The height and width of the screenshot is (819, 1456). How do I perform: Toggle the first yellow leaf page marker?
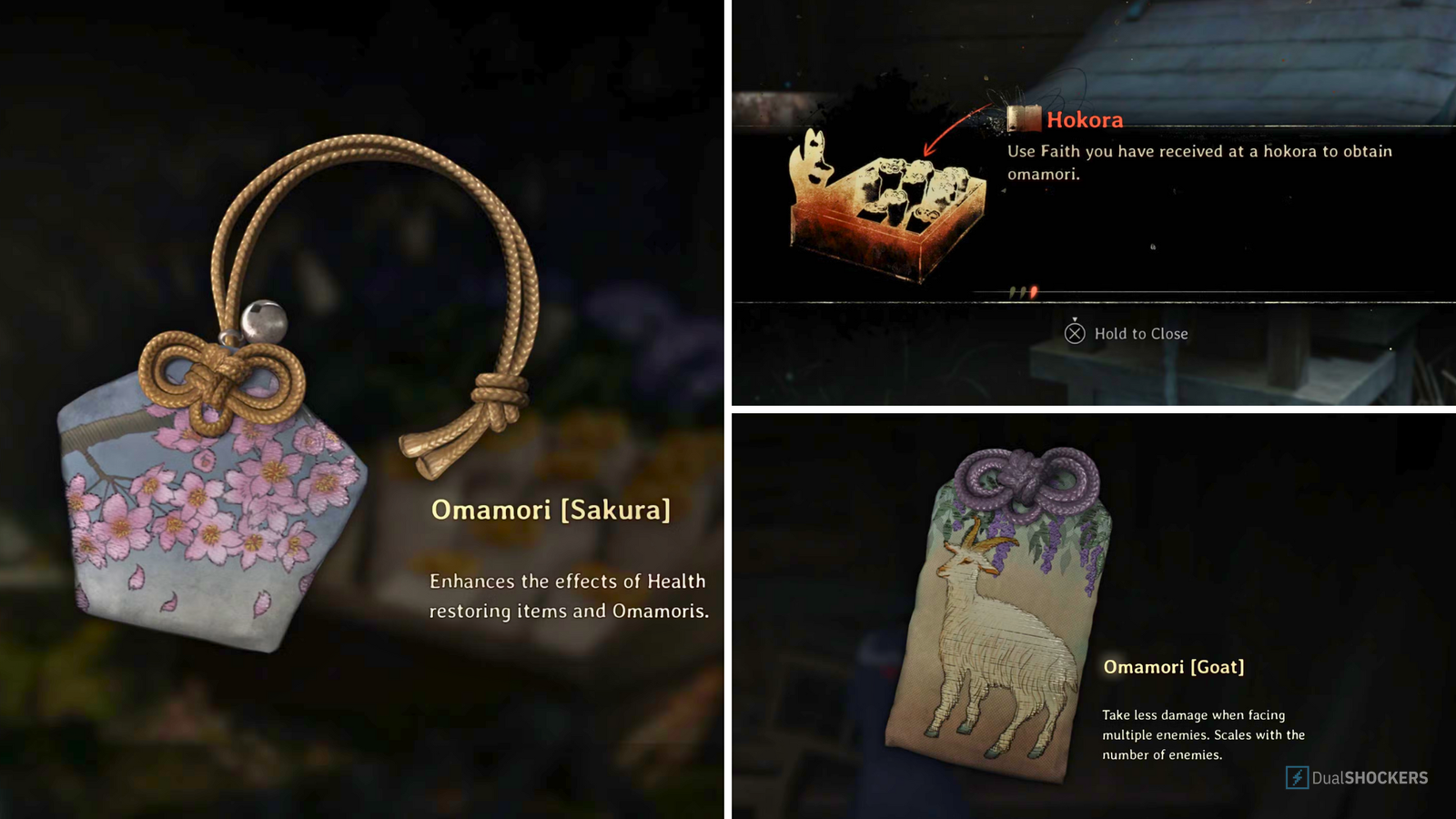click(1012, 292)
